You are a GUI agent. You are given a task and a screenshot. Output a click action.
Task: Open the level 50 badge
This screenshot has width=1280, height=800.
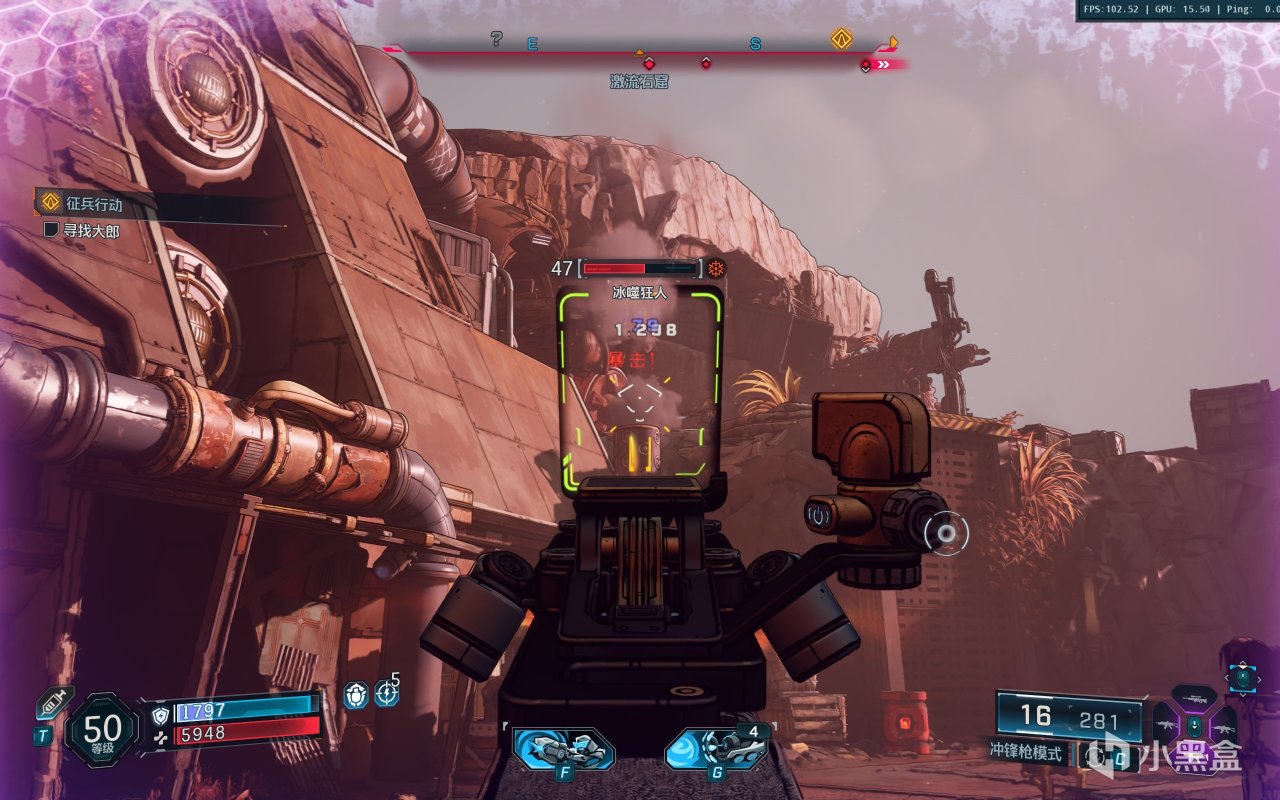click(102, 730)
